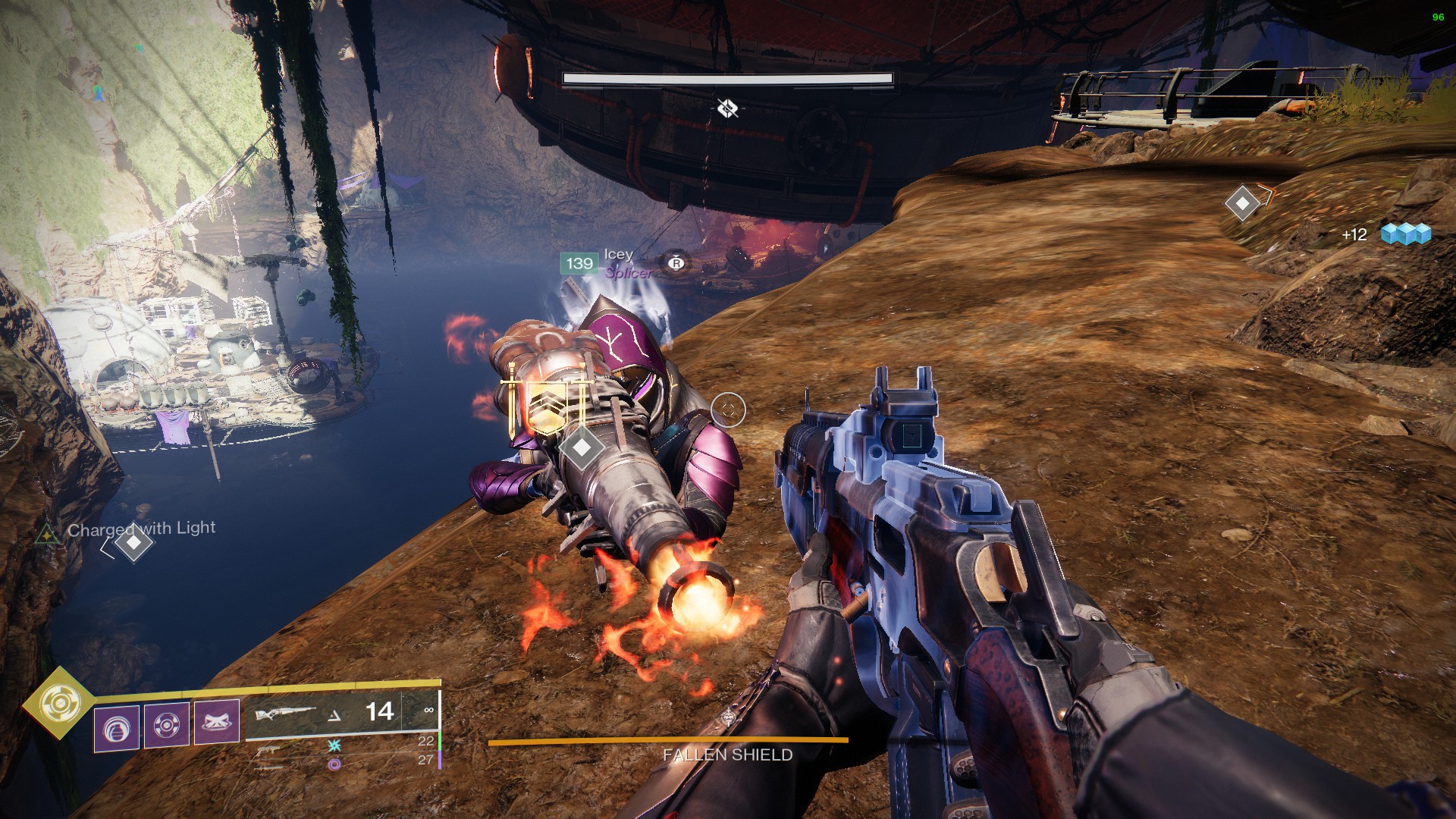1456x819 pixels.
Task: Trigger the class ability icon
Action: coord(217,722)
